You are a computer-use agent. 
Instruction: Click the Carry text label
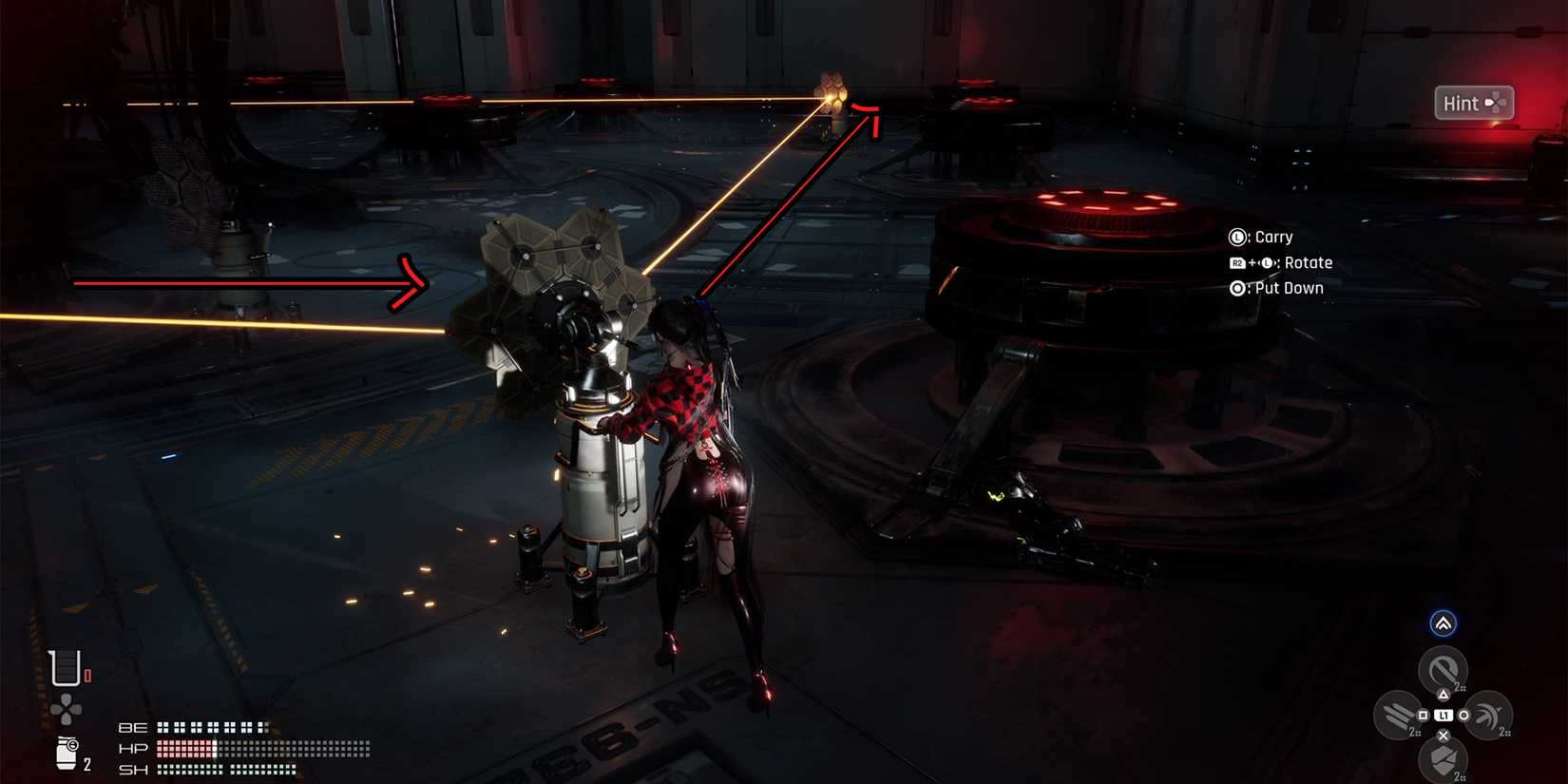[x=1272, y=237]
